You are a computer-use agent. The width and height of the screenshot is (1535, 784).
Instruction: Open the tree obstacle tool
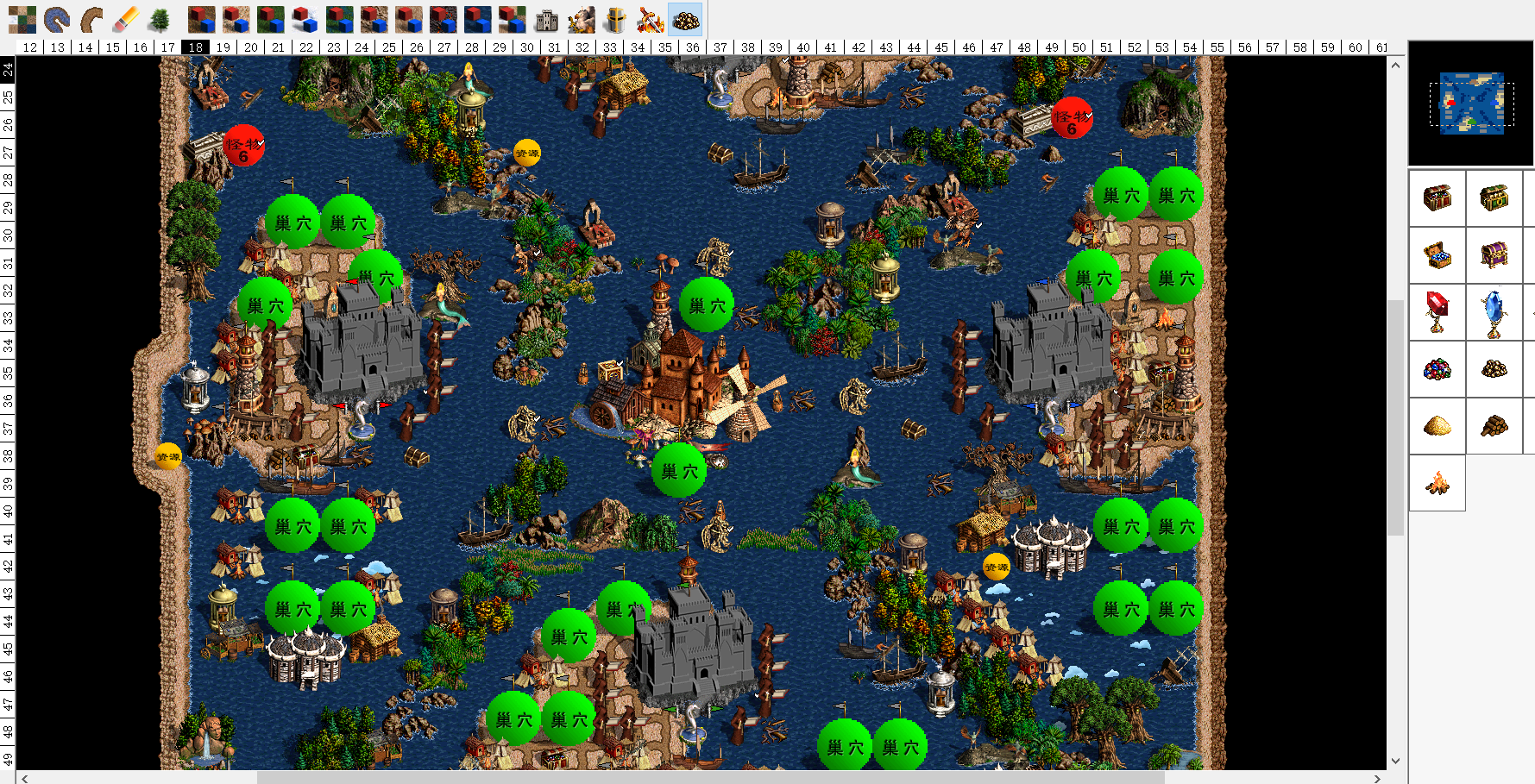(x=160, y=19)
